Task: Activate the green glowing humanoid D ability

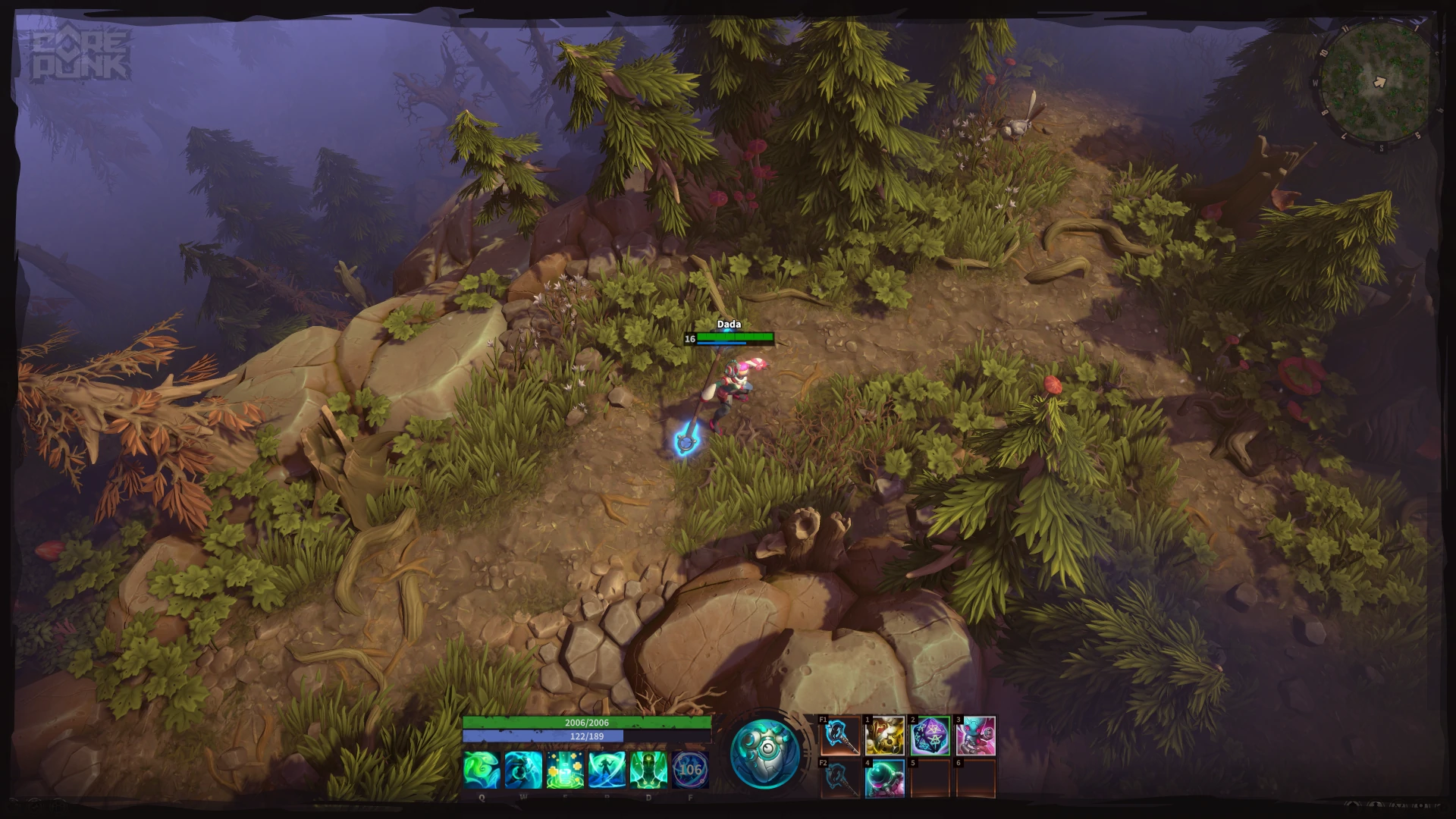Action: (x=648, y=770)
